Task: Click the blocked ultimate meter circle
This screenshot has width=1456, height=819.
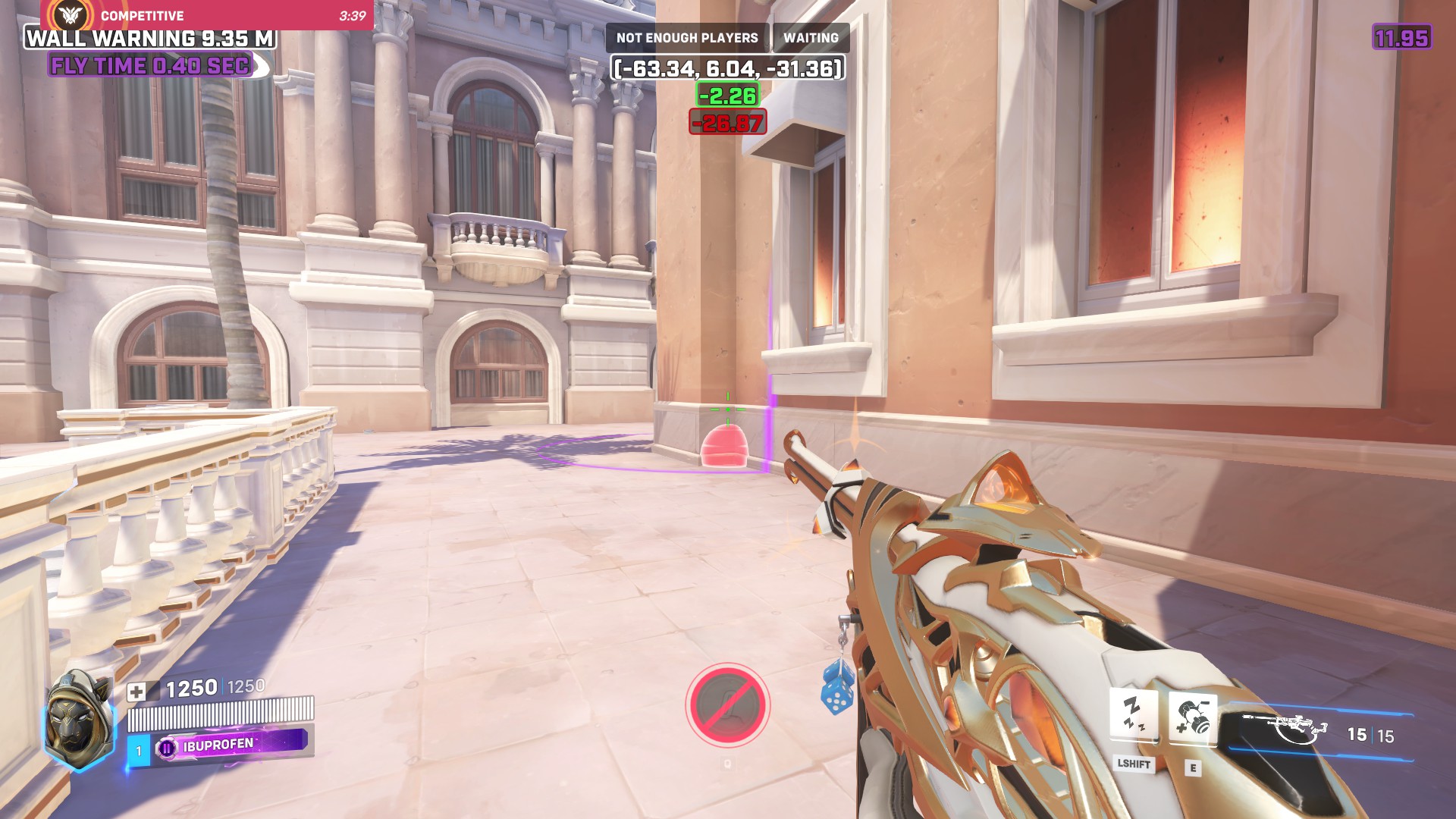Action: [x=727, y=704]
